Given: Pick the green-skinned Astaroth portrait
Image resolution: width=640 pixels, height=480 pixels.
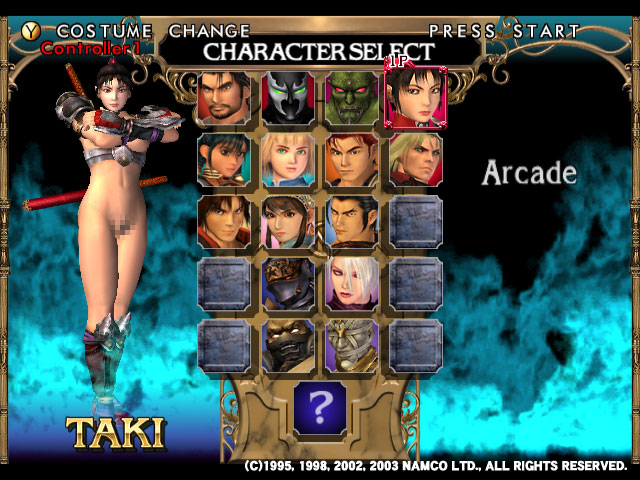Looking at the screenshot, I should click(x=352, y=97).
